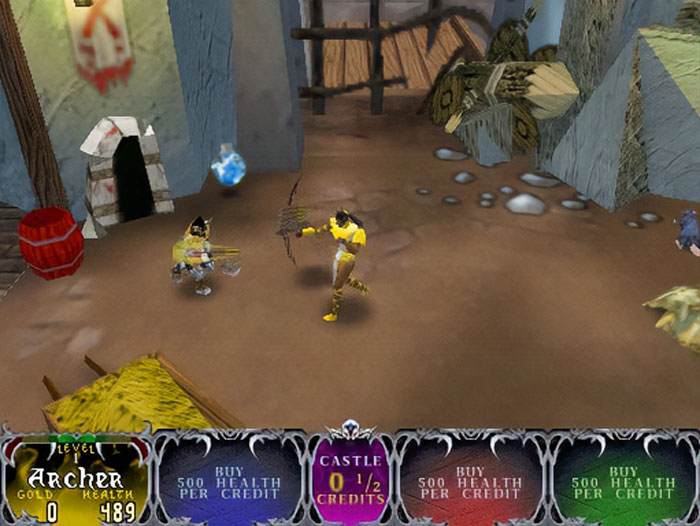Select the blue player Buy Health panel

[229, 482]
